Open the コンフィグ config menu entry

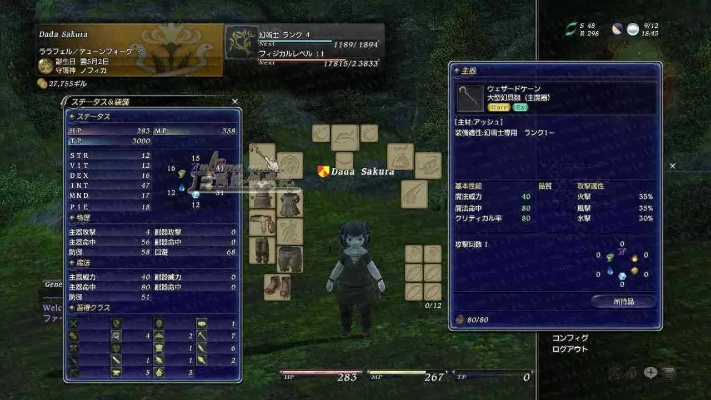pos(570,339)
